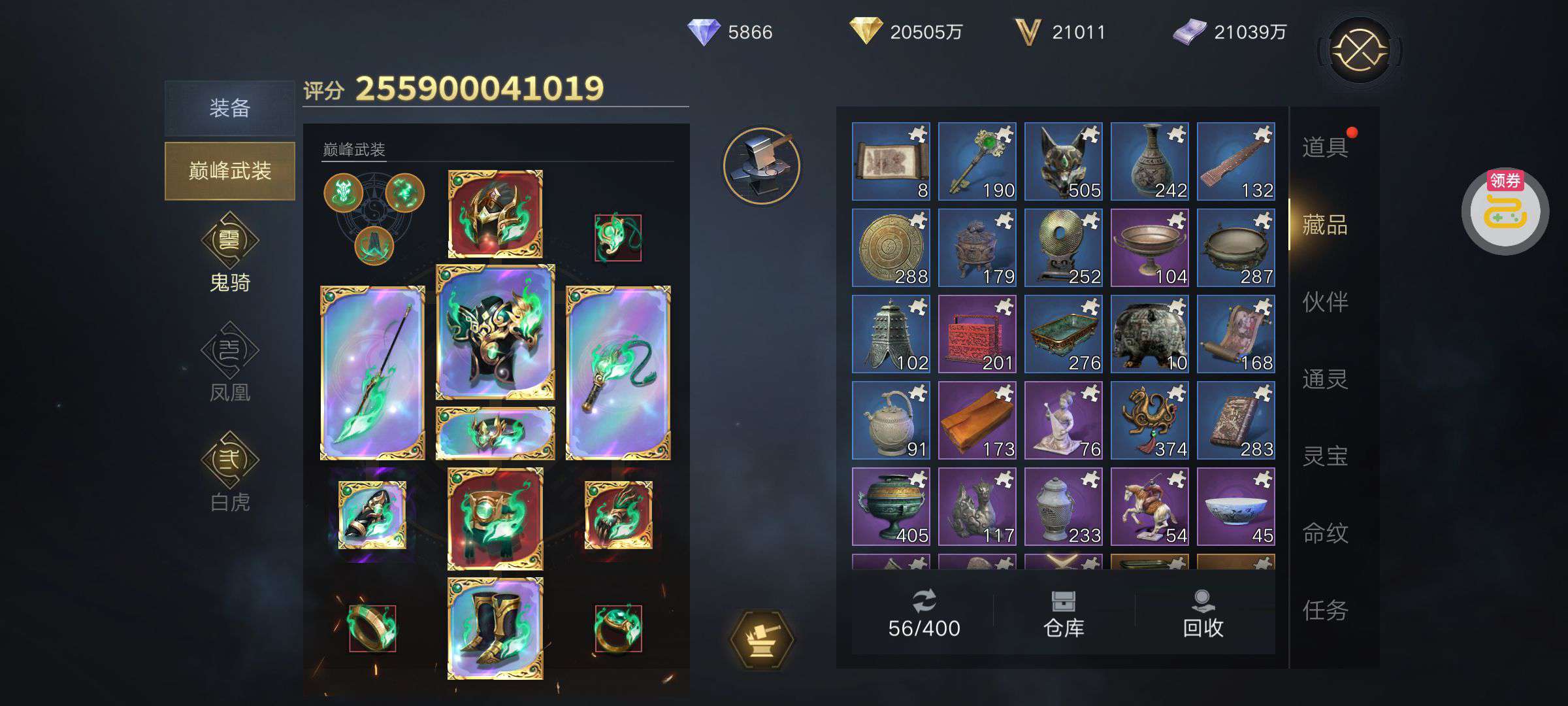Sort inventory with the 56/400 button
The width and height of the screenshot is (1568, 706).
(924, 614)
